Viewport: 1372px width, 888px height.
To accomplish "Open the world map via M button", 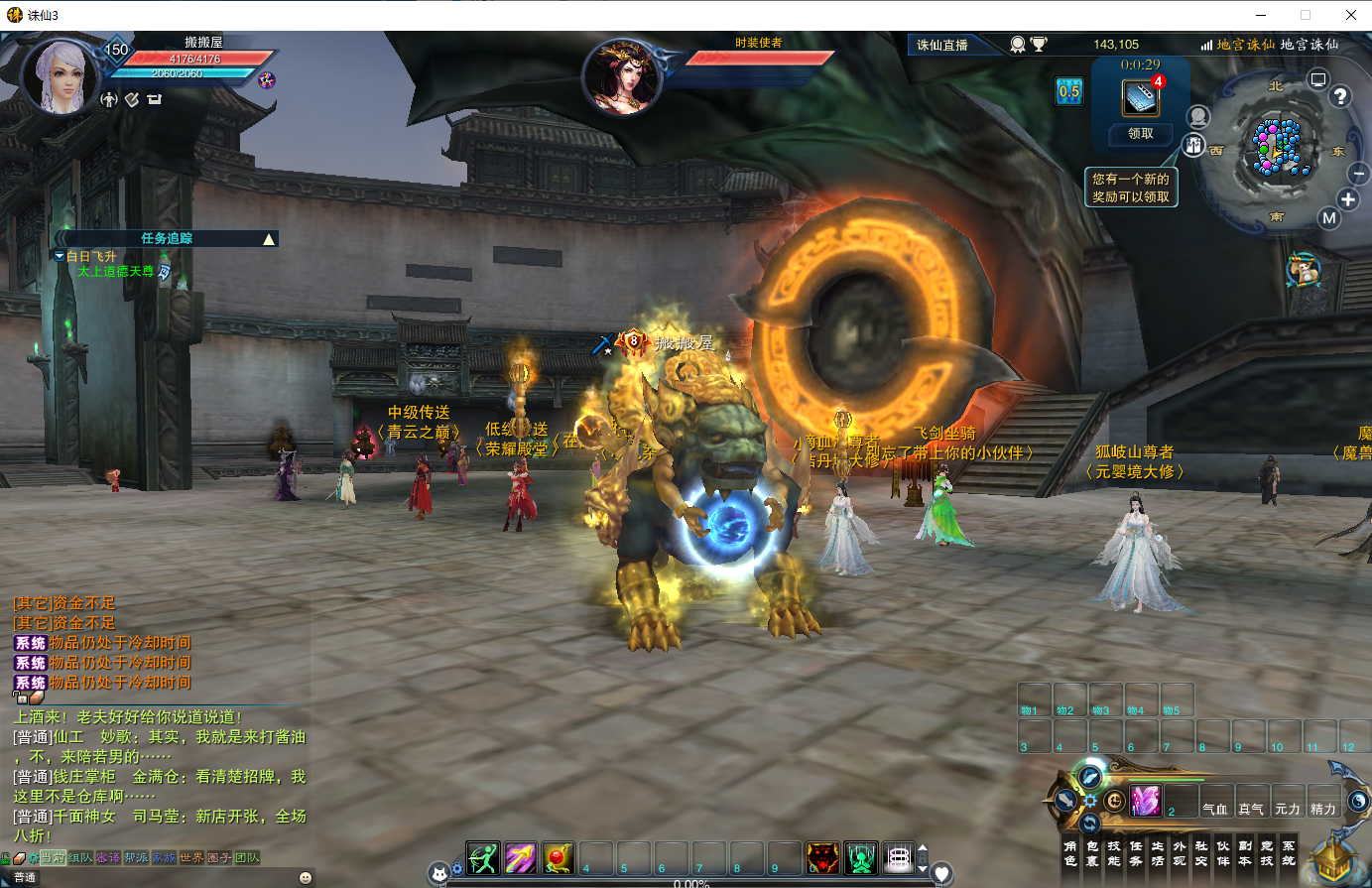I will (1329, 218).
